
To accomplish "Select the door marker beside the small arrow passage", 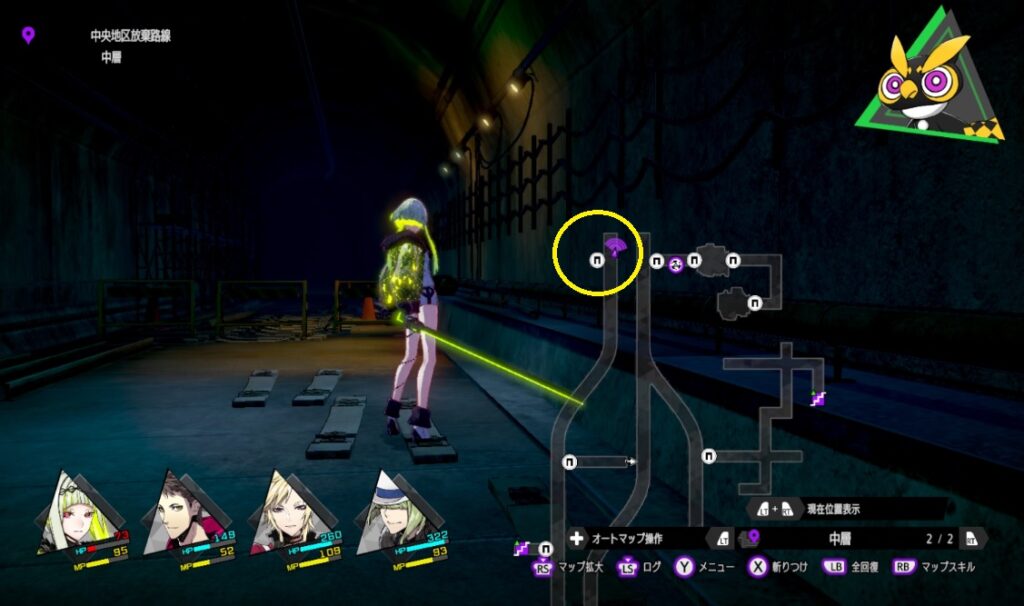I will [x=570, y=461].
